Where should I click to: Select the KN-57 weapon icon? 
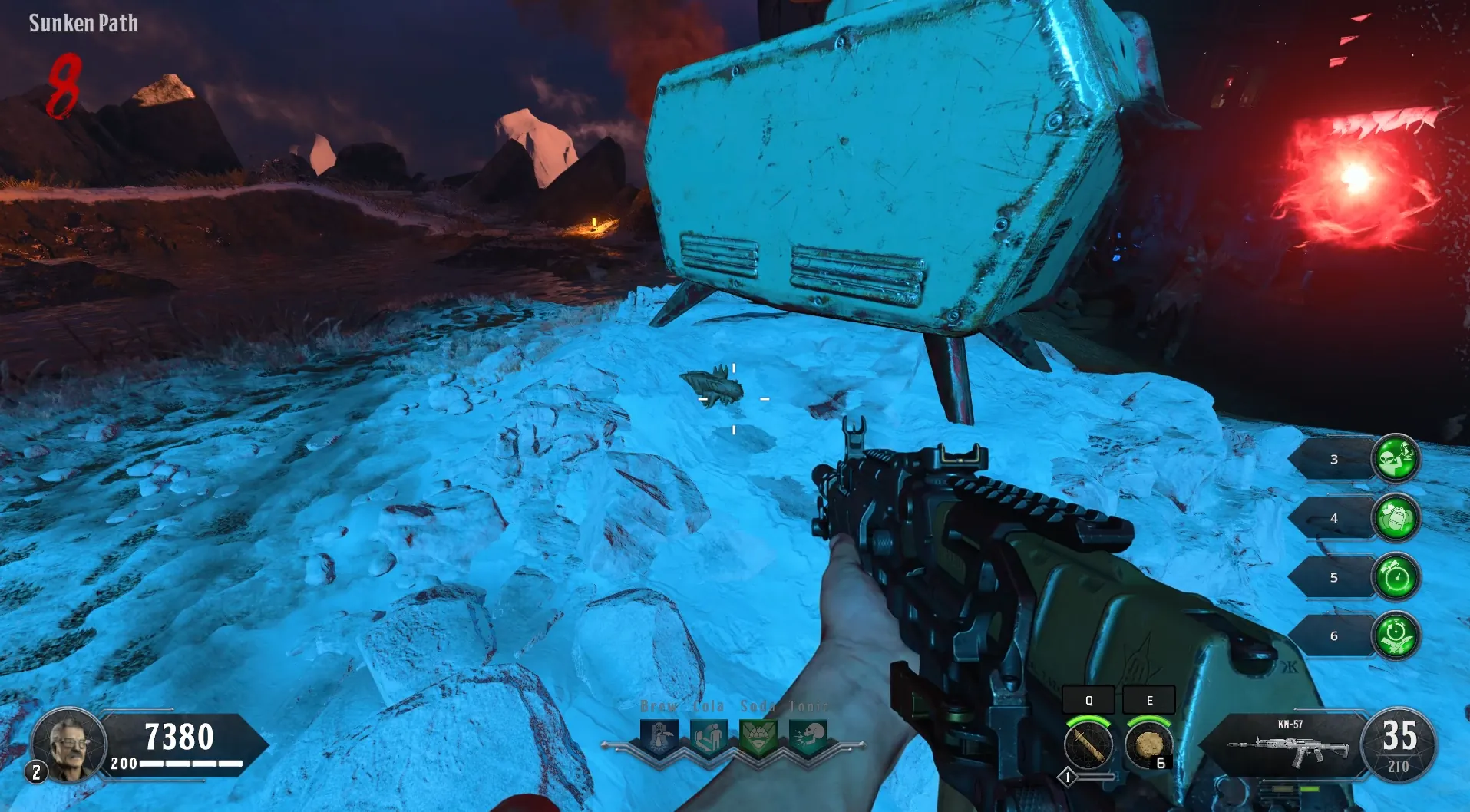click(1288, 747)
